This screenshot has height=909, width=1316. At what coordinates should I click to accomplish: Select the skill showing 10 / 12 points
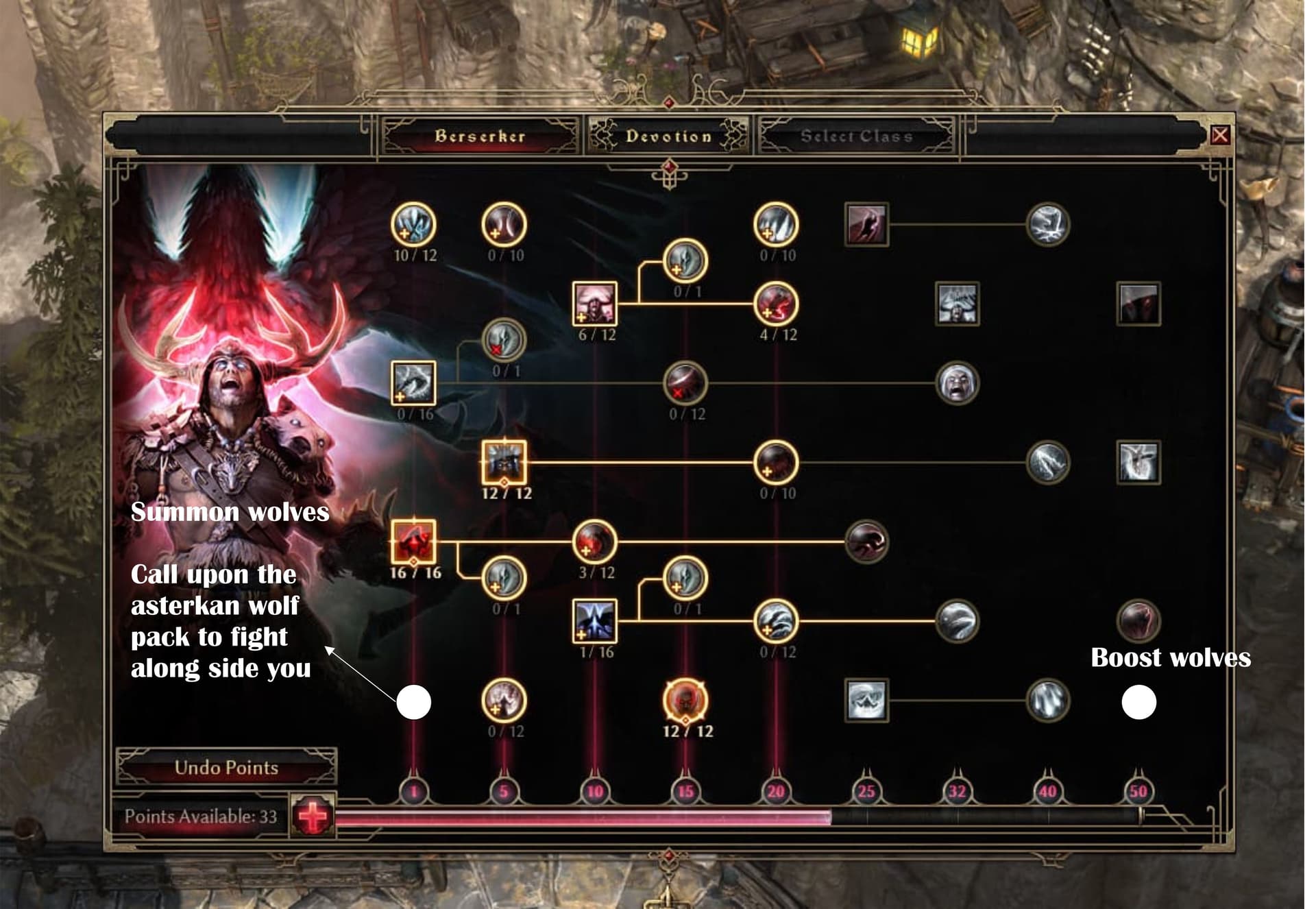coord(413,224)
